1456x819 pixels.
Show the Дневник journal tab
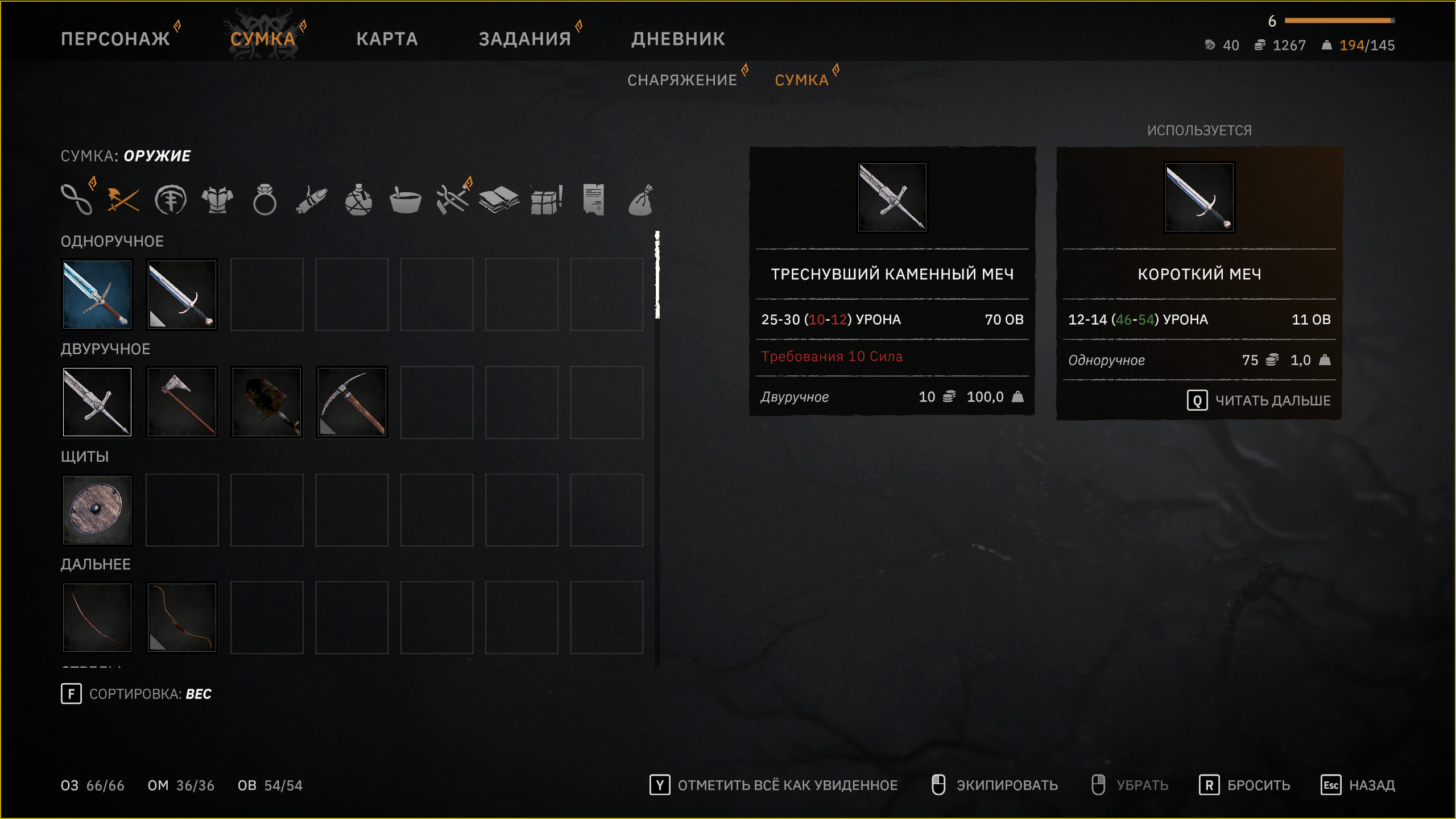[x=678, y=39]
